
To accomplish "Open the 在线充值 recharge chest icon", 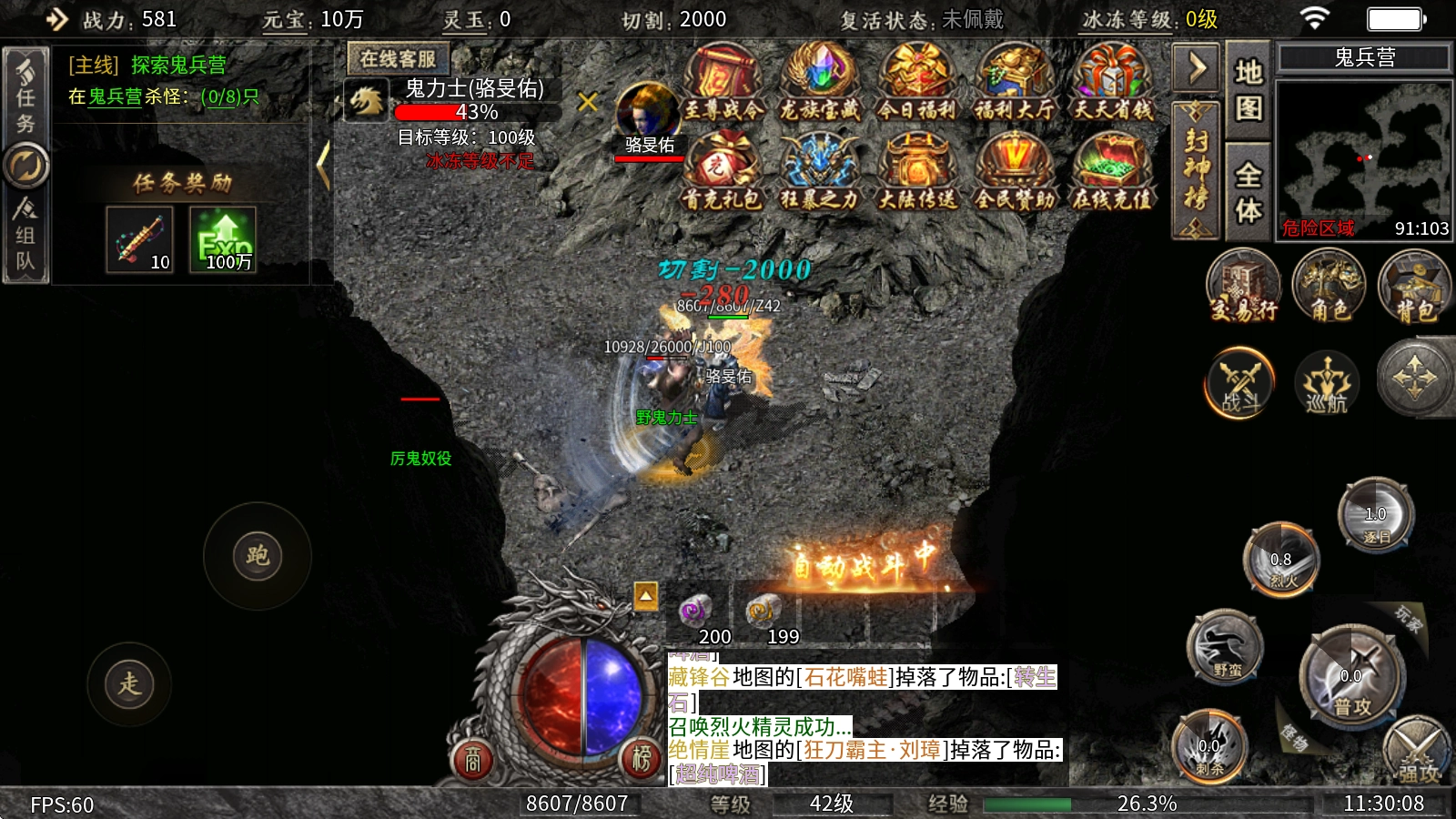I will (x=1112, y=171).
